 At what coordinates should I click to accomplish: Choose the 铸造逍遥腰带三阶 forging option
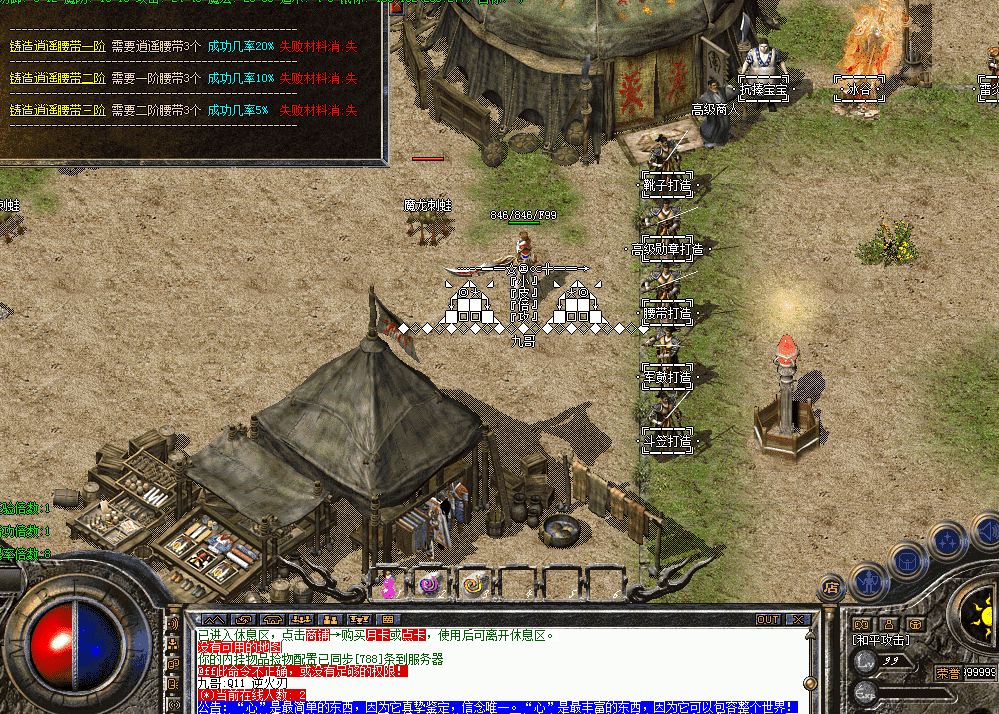tap(57, 109)
